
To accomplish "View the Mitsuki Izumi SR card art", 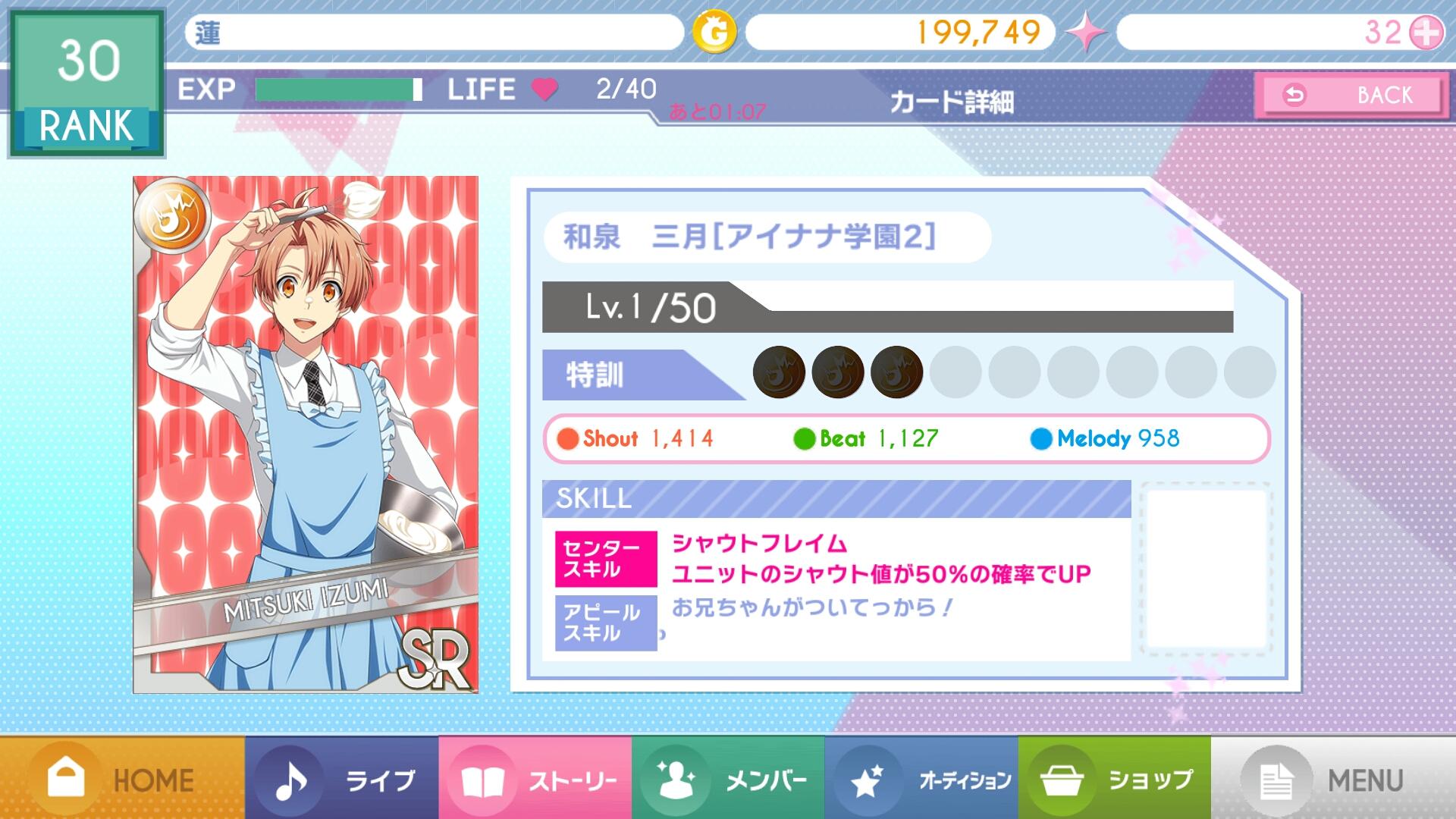I will coord(306,435).
